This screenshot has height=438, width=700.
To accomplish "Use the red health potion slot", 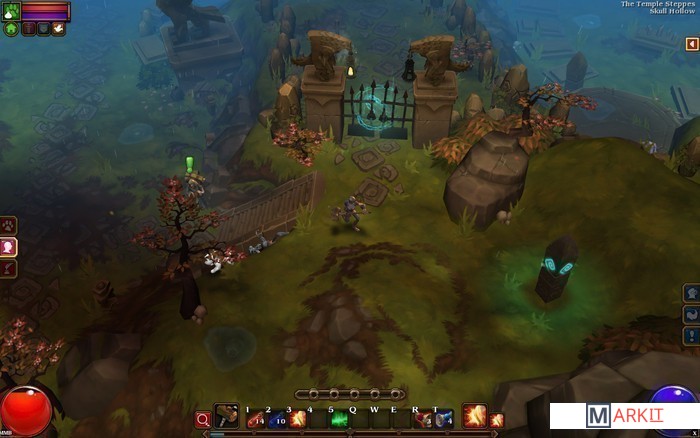I will [x=257, y=418].
